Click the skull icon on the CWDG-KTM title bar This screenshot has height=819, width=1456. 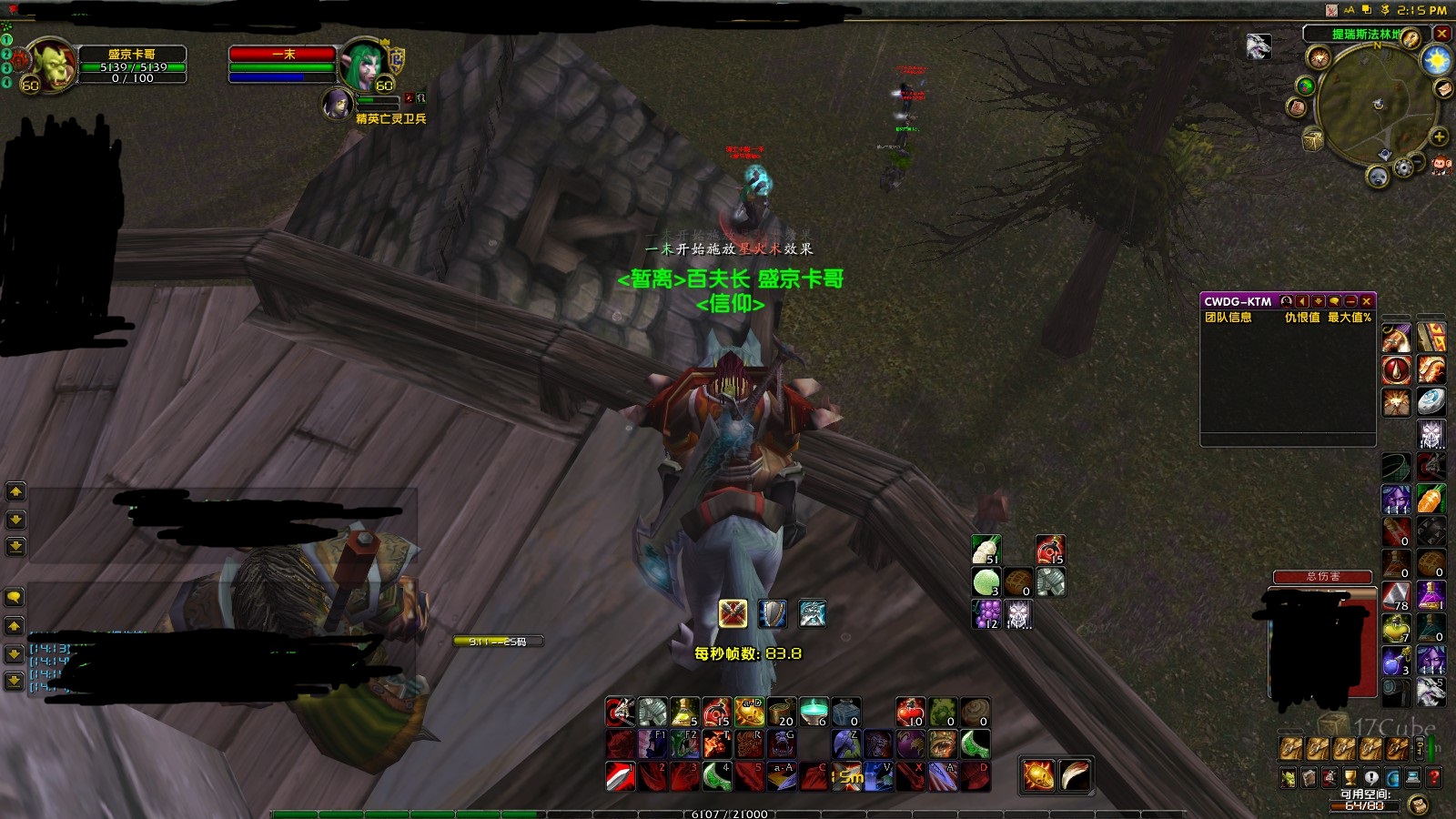coord(1287,302)
